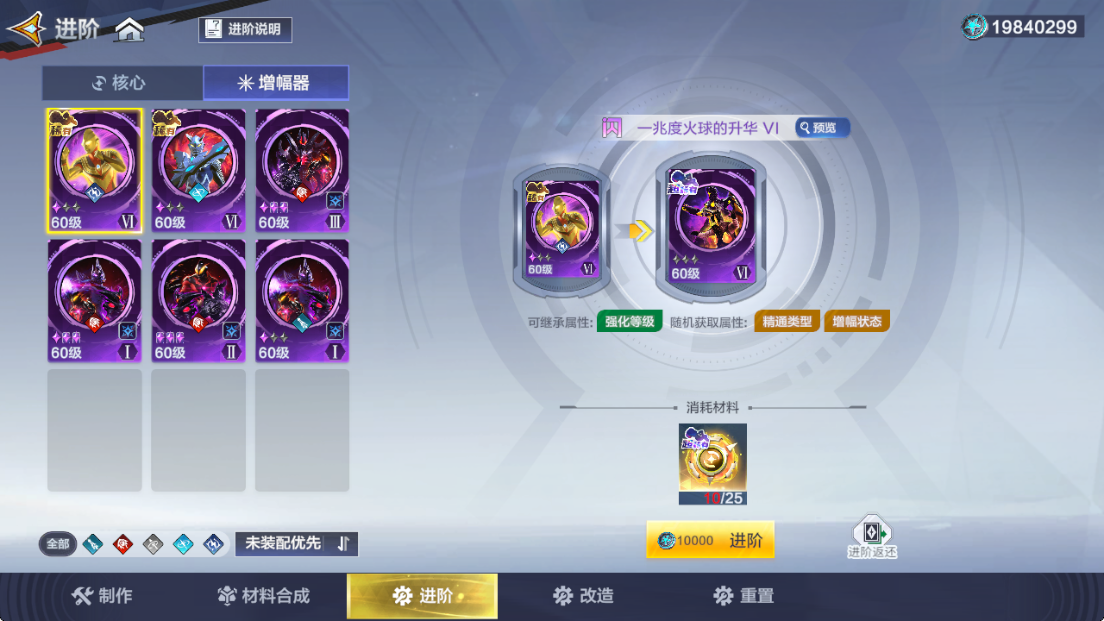Select the amplifier card rated II
This screenshot has height=621, width=1104.
tap(198, 301)
